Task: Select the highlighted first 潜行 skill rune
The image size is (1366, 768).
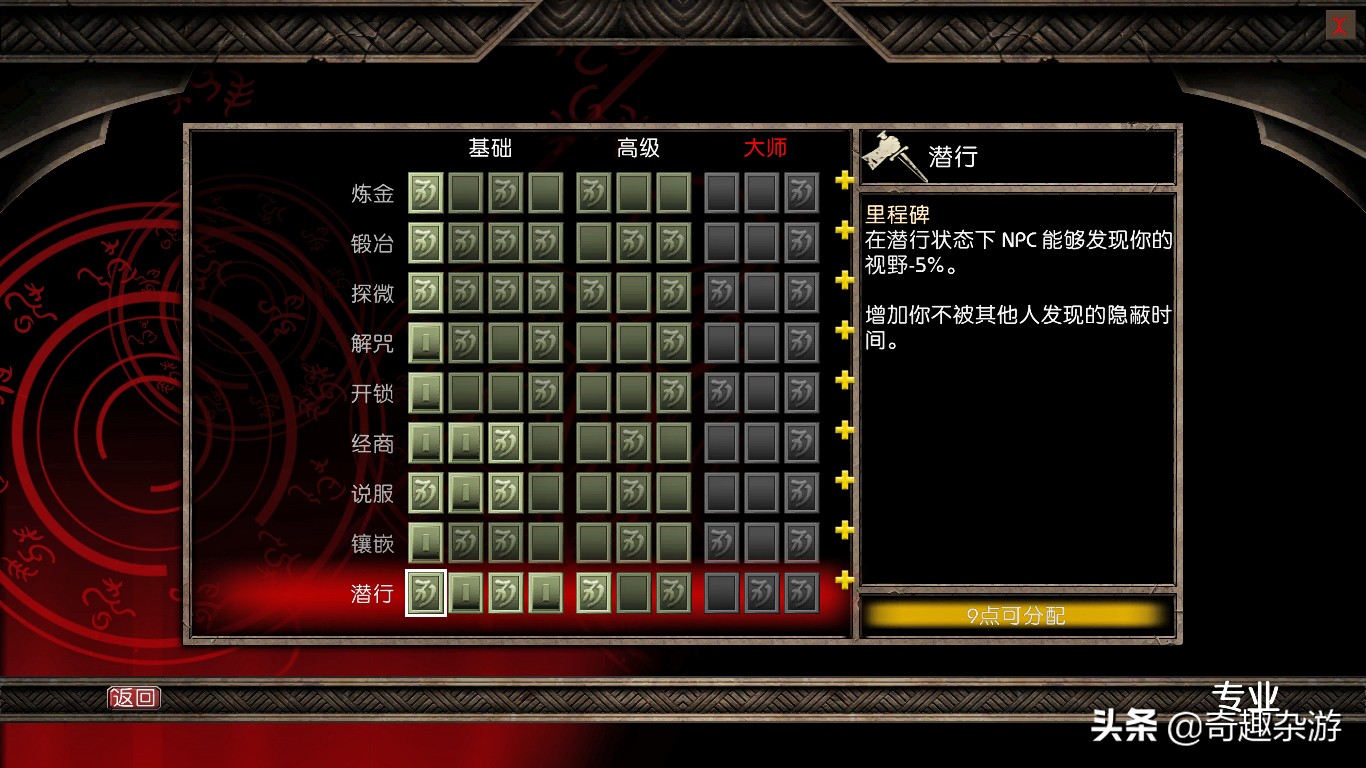Action: pos(424,593)
